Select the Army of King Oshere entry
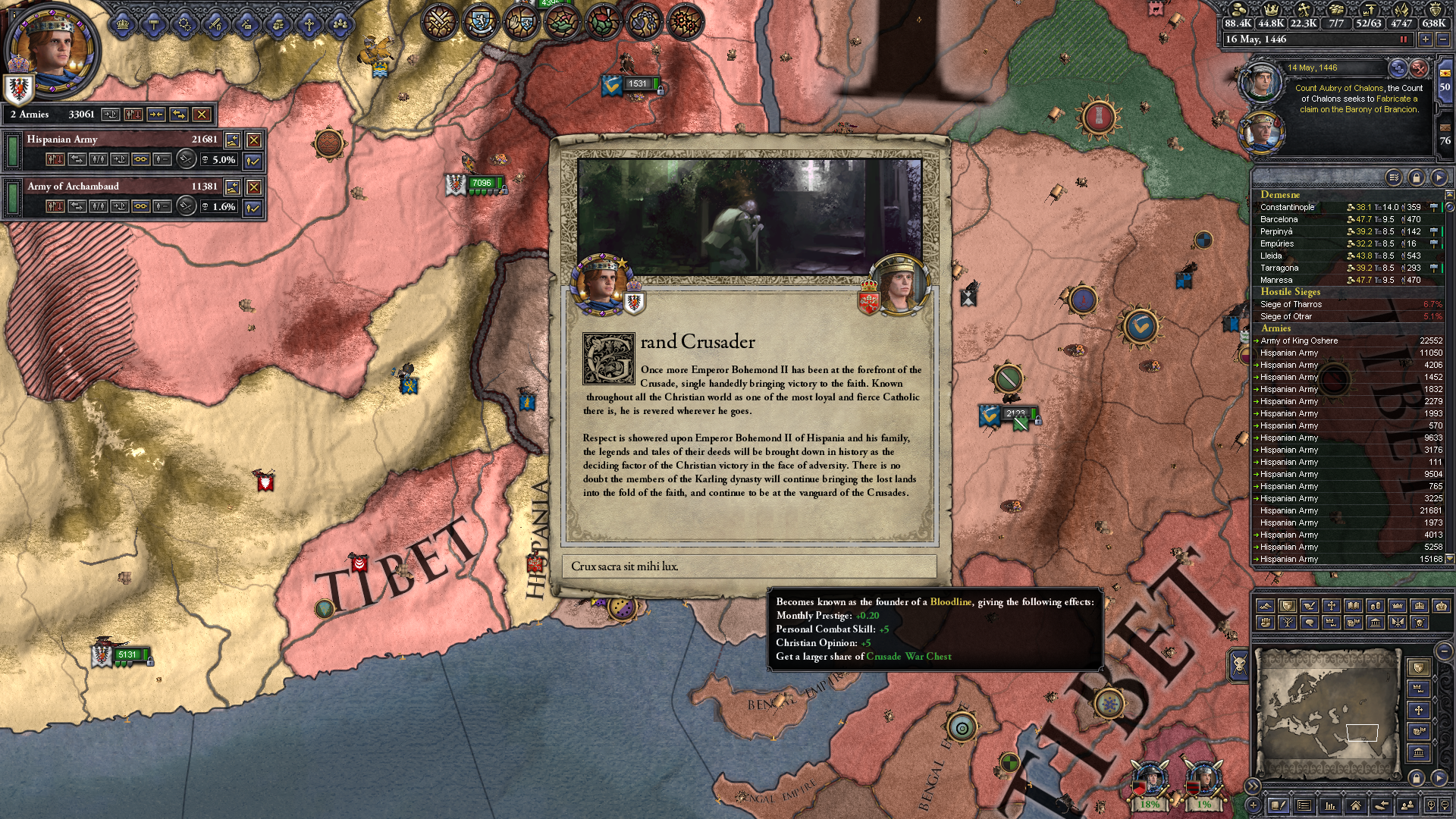Screen dimensions: 1456x819 1299,340
